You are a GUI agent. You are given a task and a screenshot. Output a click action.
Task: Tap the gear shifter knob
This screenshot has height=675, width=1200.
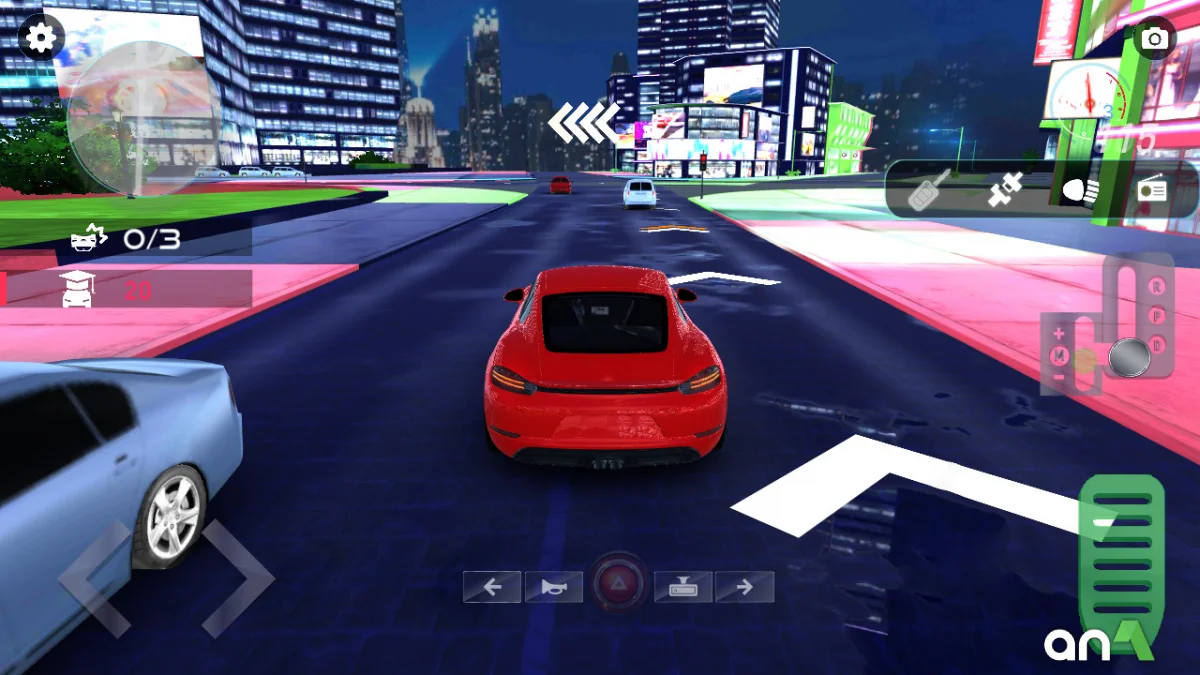click(x=1129, y=357)
